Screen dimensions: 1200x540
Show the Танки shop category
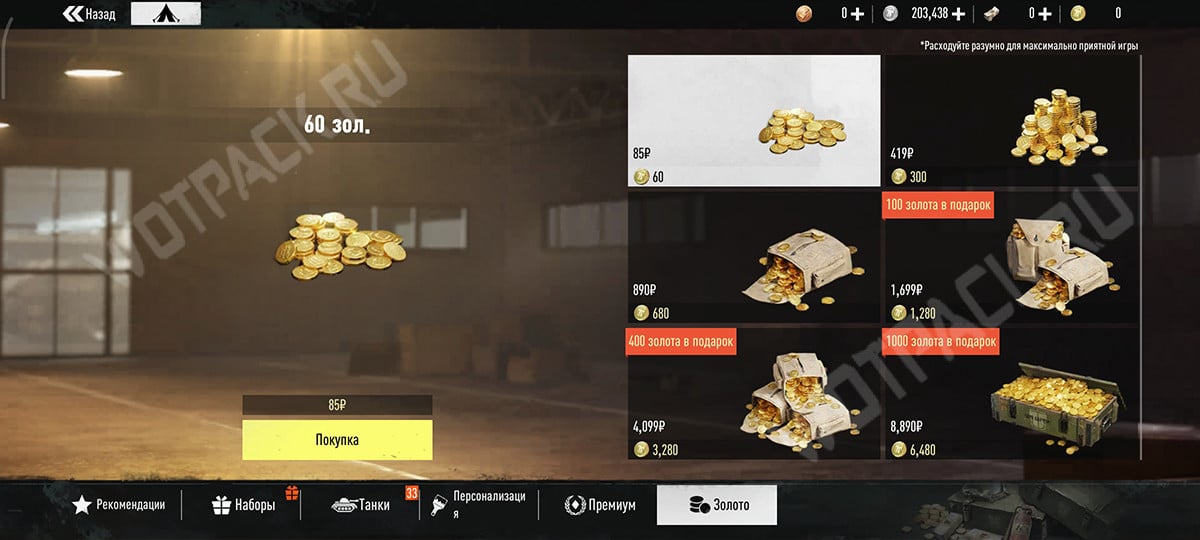[x=361, y=505]
